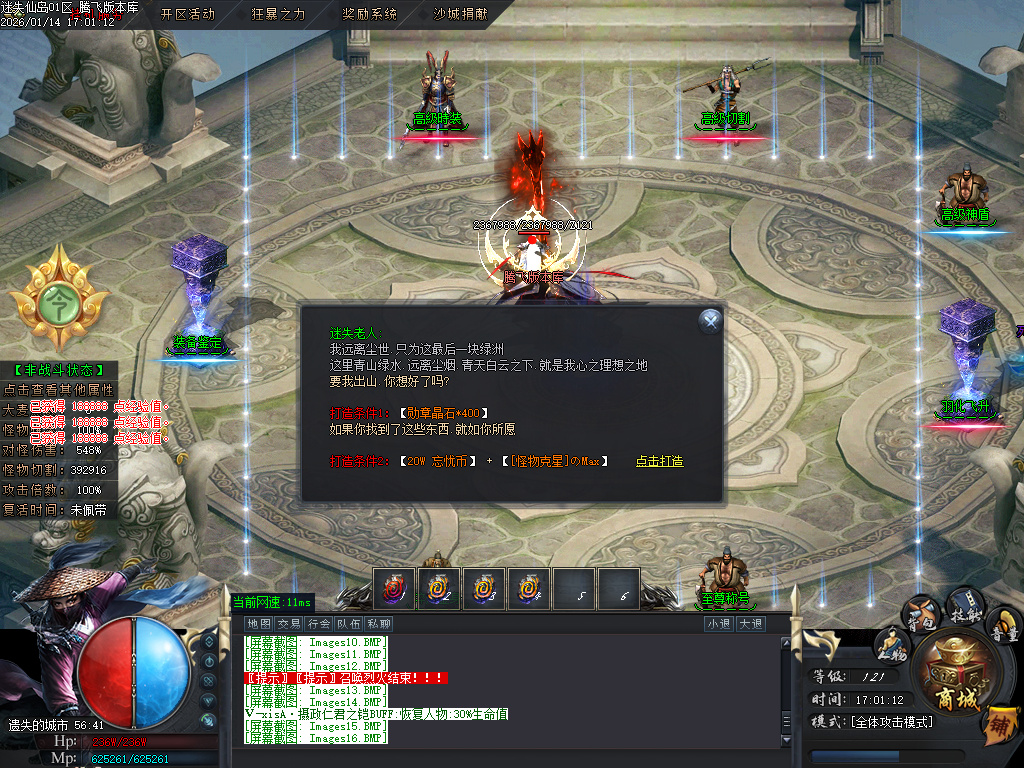Click the 交易 trade button
1024x768 pixels.
tap(289, 624)
